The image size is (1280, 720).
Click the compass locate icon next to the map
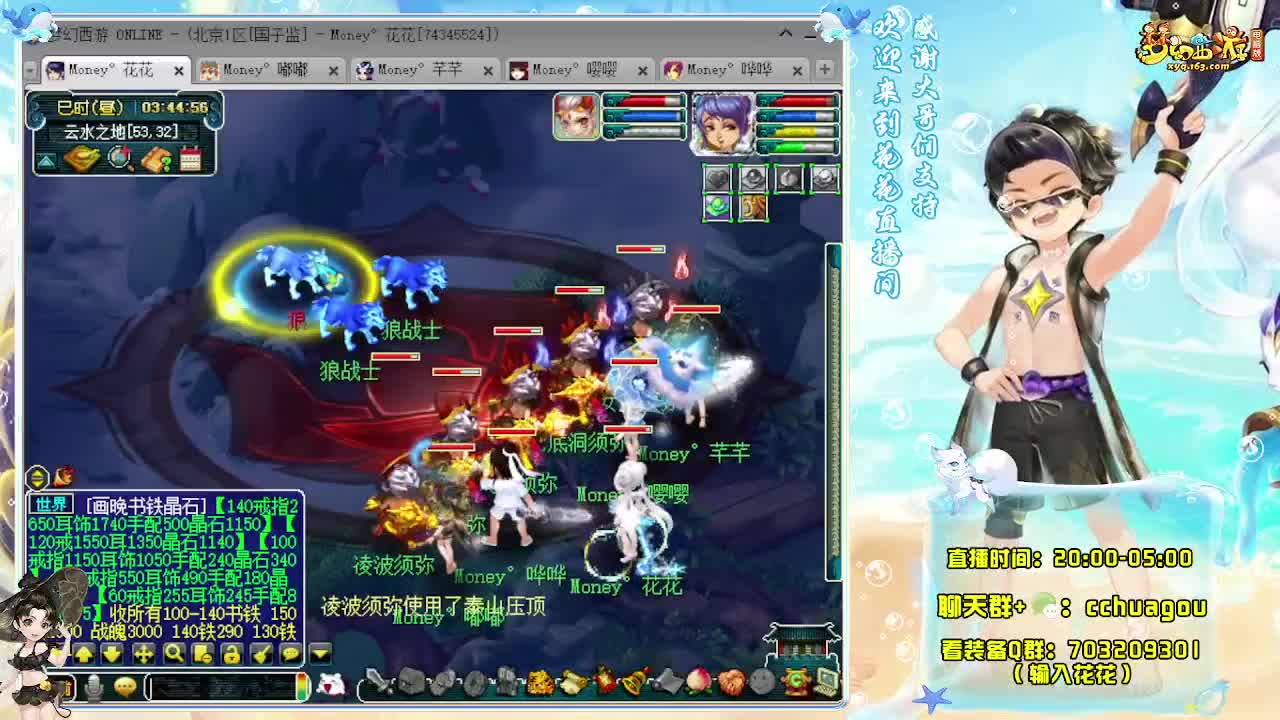click(118, 157)
